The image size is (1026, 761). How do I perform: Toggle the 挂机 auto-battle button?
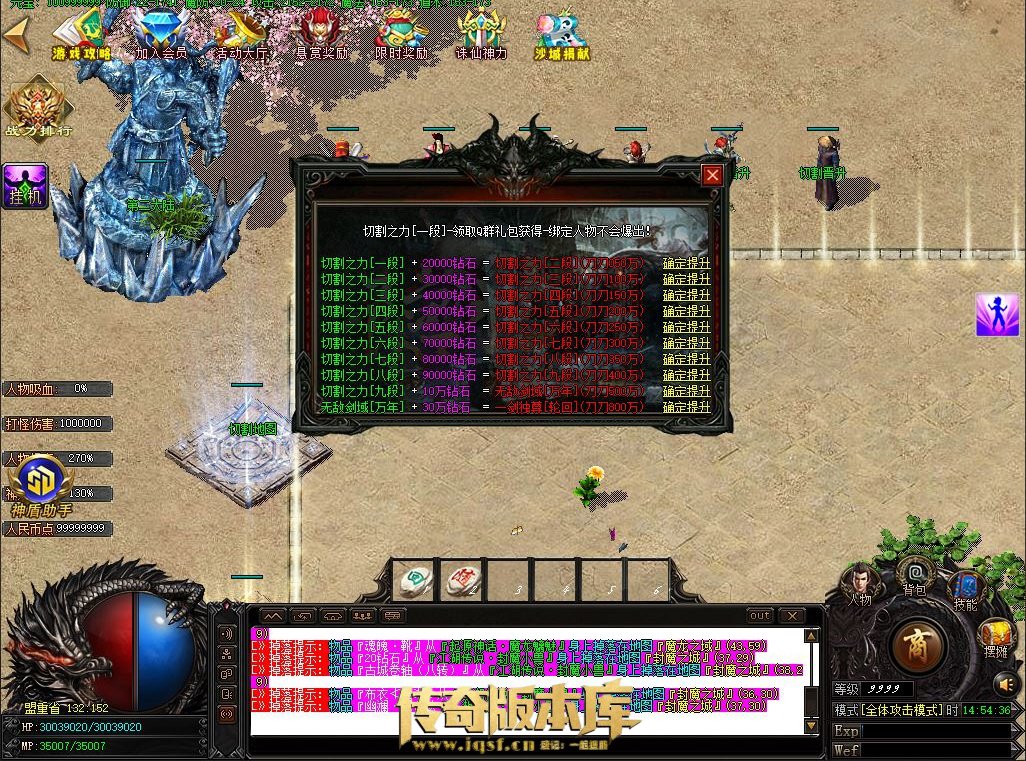(24, 187)
